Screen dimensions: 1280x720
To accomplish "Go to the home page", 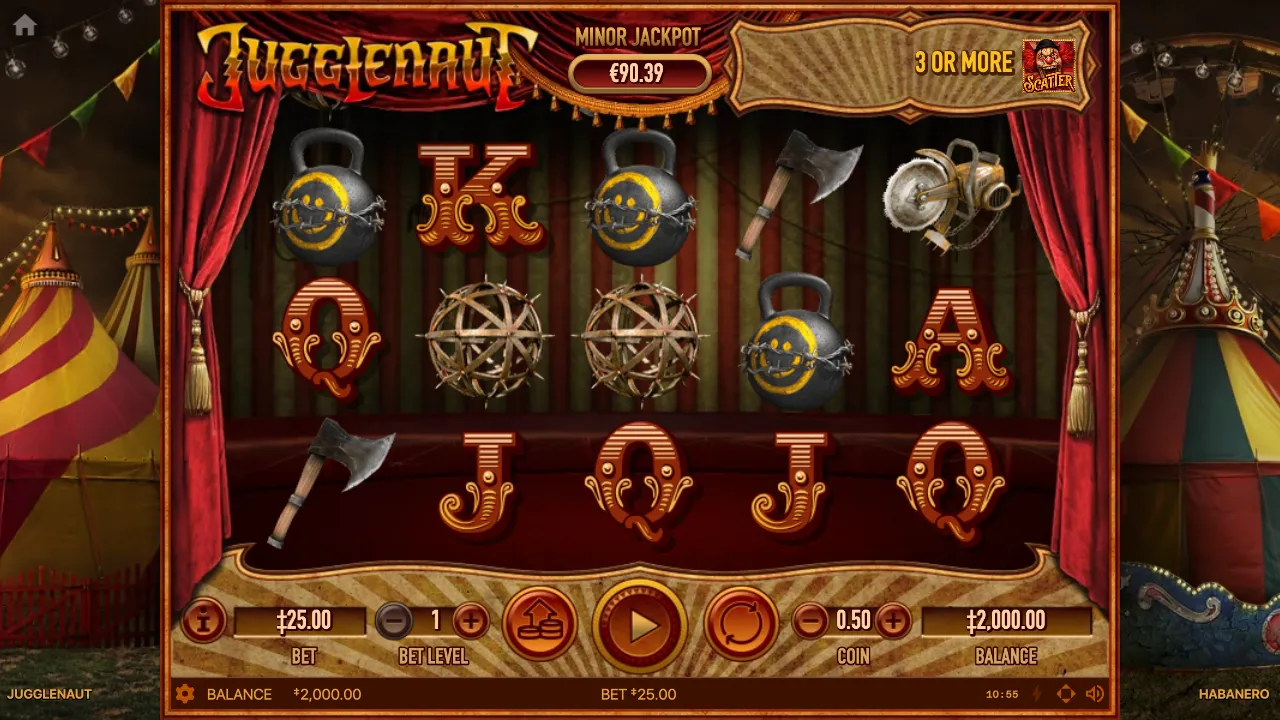I will pyautogui.click(x=25, y=26).
